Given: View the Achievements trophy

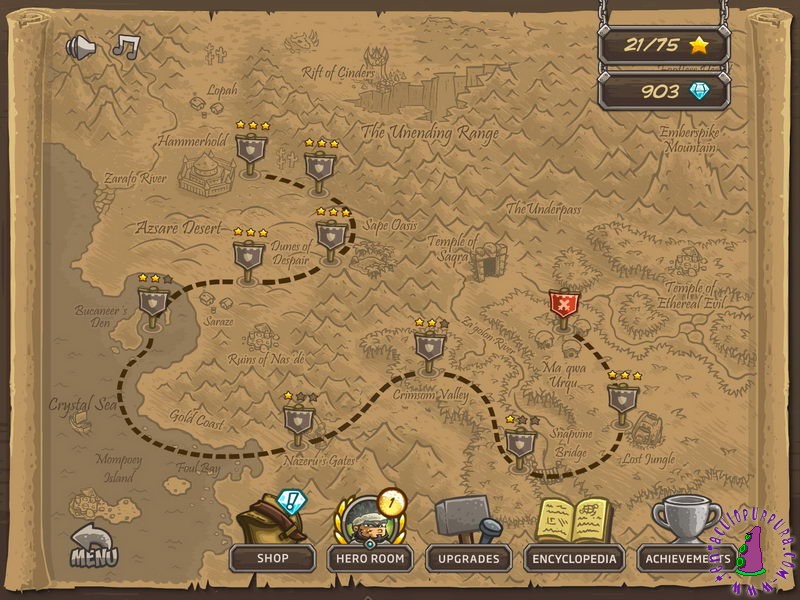Looking at the screenshot, I should tap(685, 558).
